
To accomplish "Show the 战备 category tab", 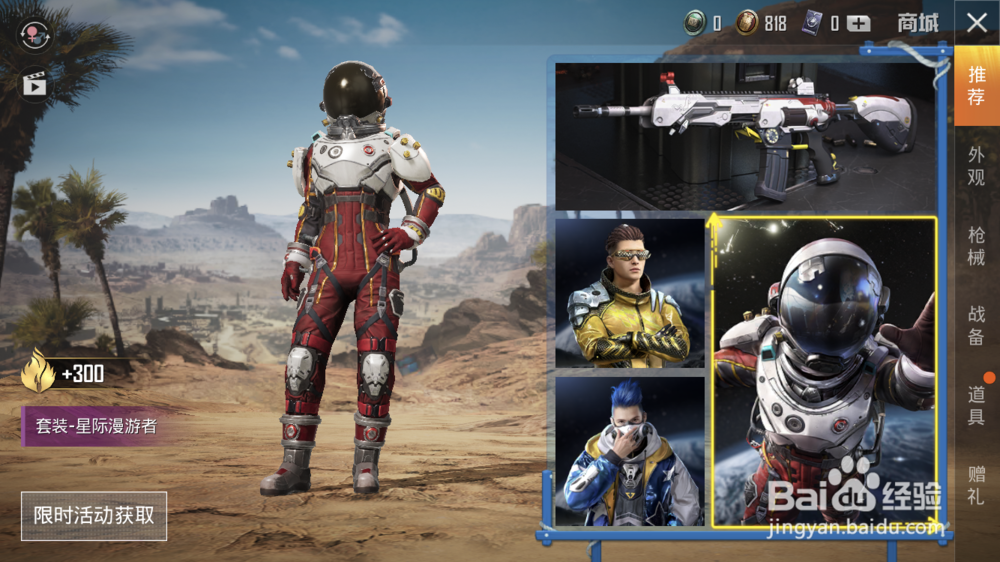I will [977, 326].
